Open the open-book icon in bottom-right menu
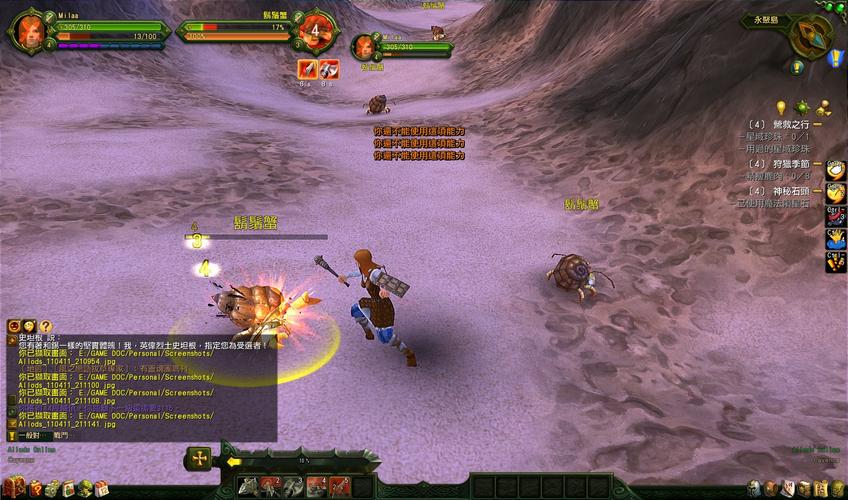Screen dimensions: 848x500 pos(804,488)
